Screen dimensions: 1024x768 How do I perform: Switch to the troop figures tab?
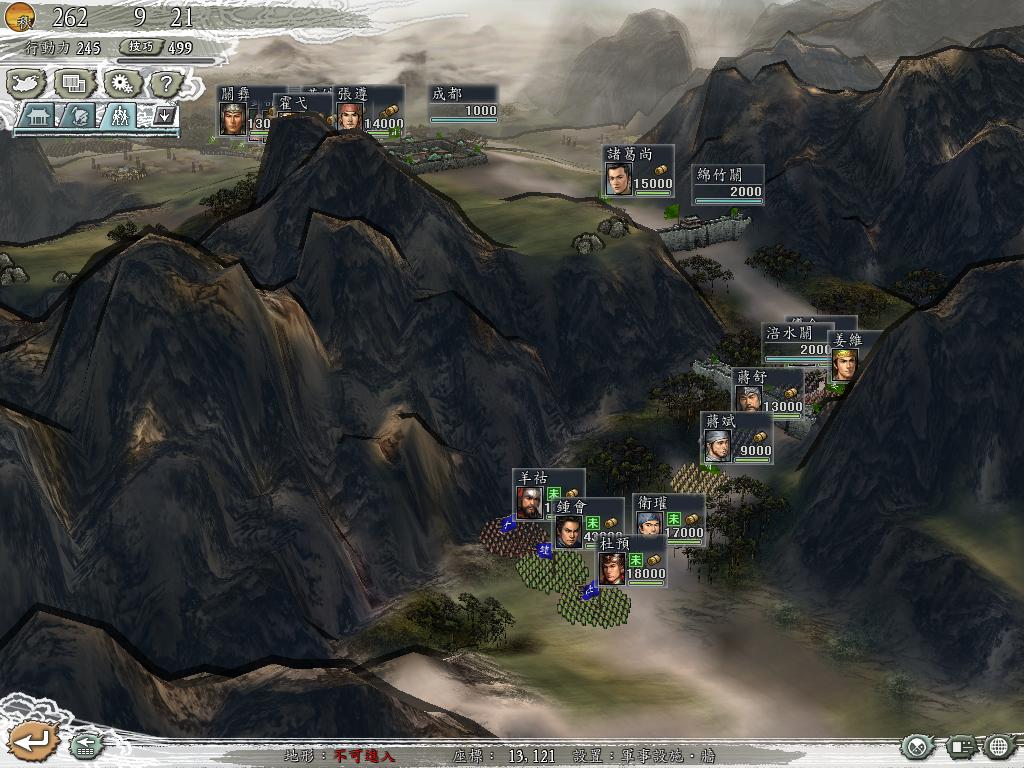click(x=120, y=116)
